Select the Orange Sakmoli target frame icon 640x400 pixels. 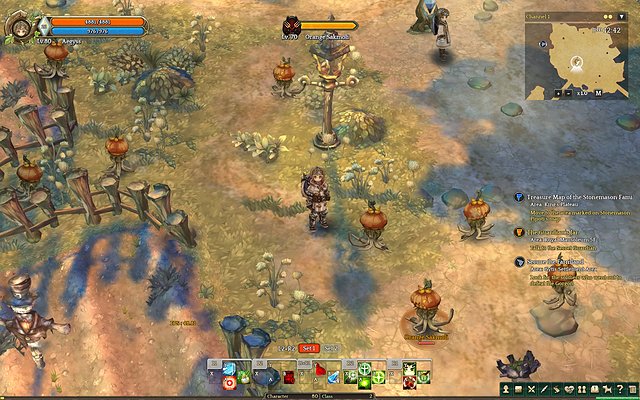290,25
